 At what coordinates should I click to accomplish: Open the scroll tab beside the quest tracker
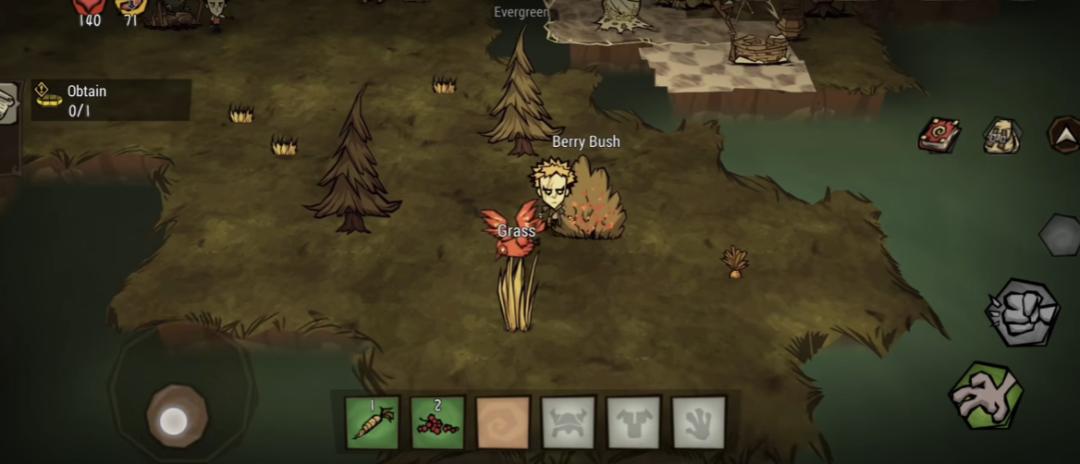point(8,104)
